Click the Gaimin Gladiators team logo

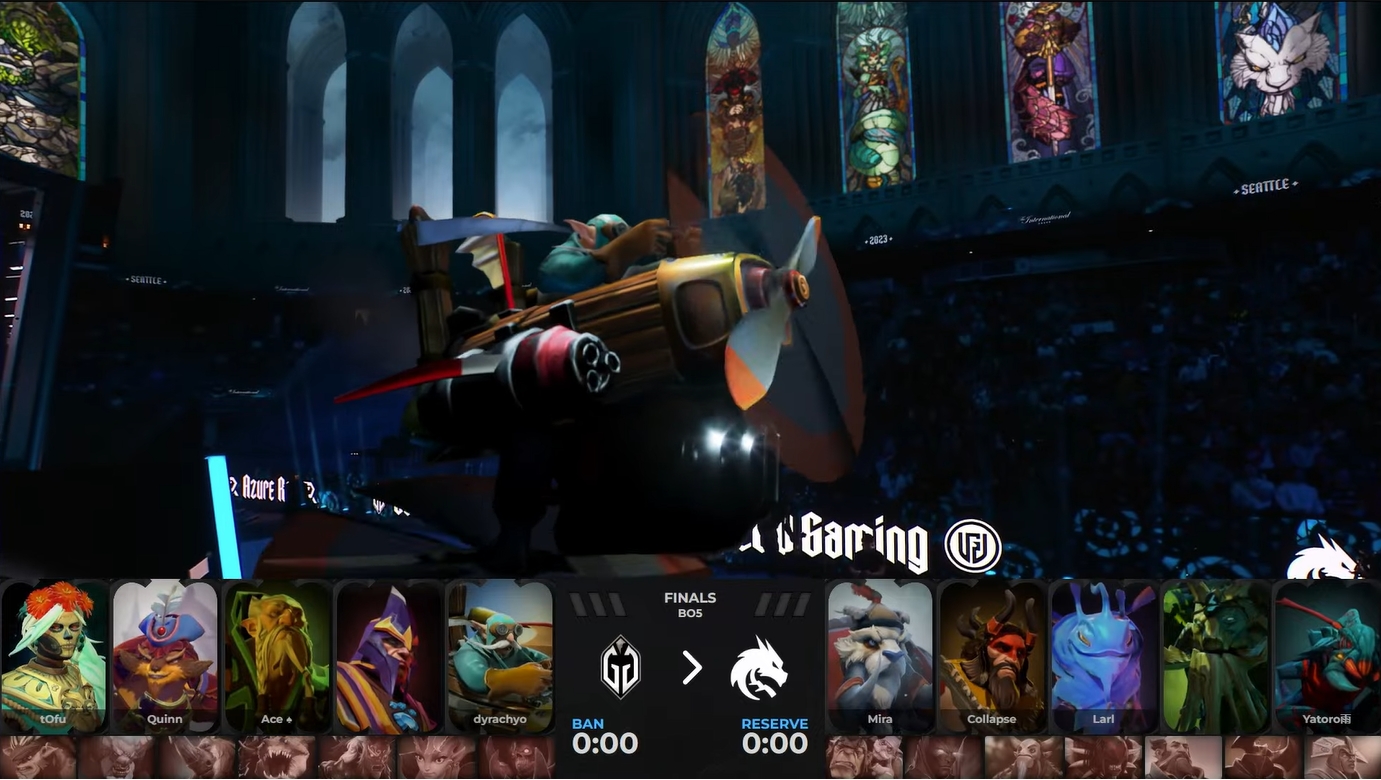click(620, 667)
